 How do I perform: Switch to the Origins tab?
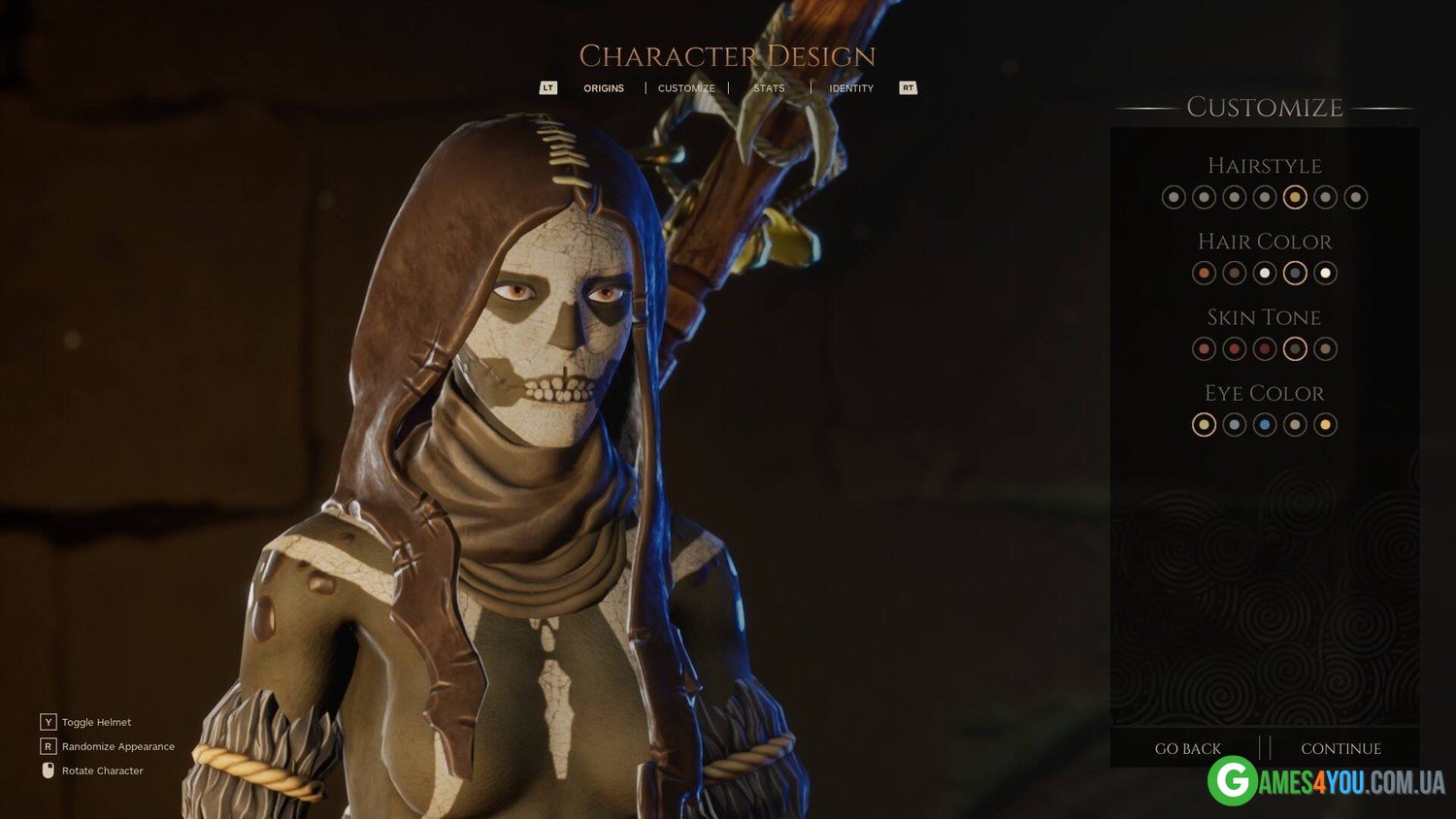(x=603, y=88)
